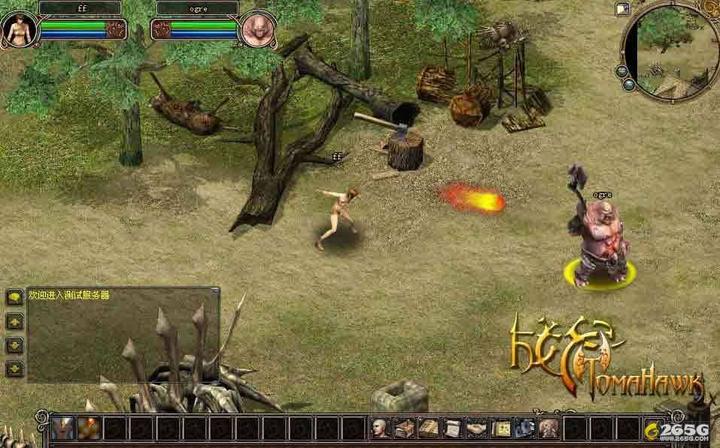This screenshot has width=720, height=448.
Task: Click the chat message window
Action: (122, 335)
